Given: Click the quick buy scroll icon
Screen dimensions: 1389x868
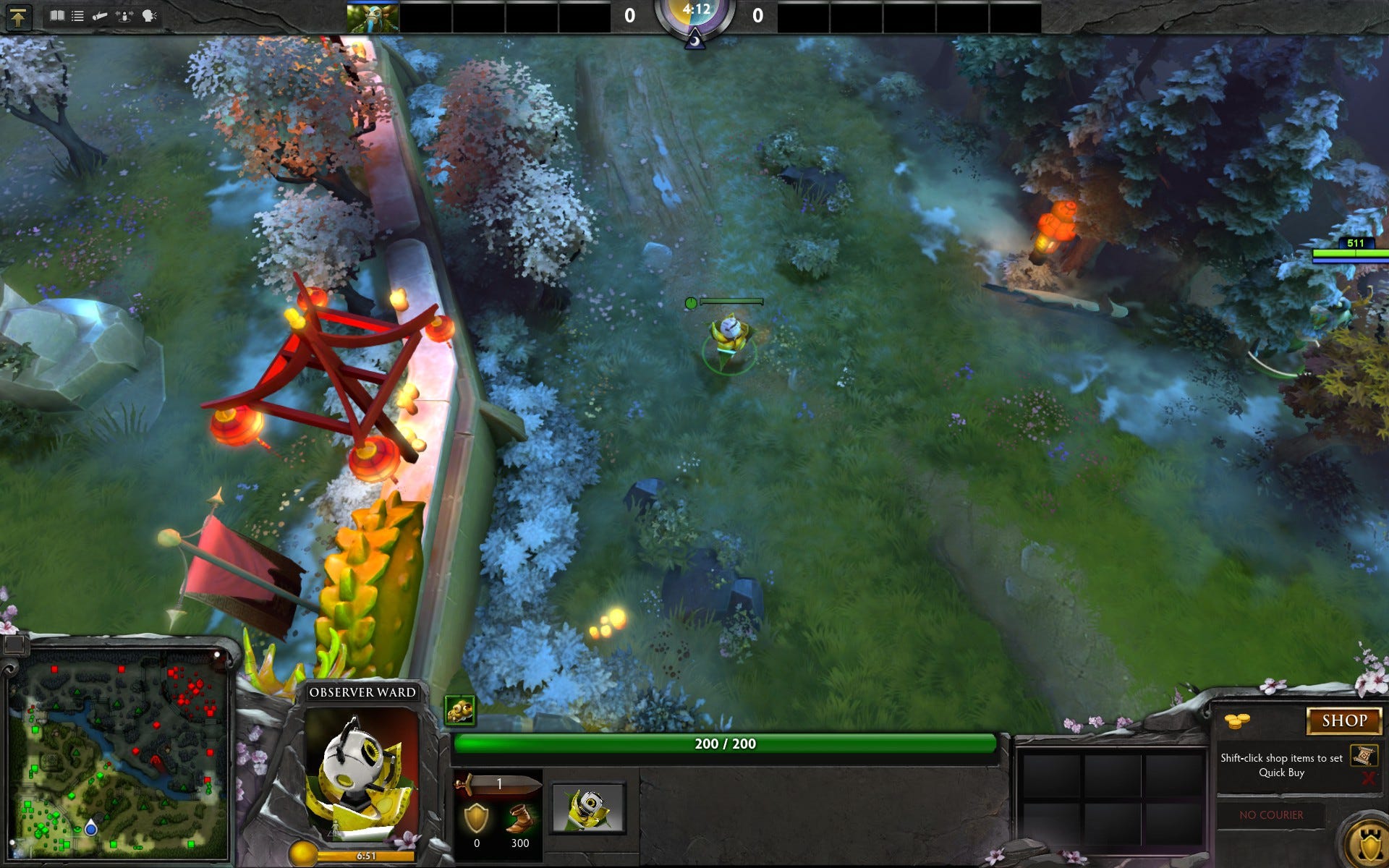Looking at the screenshot, I should (x=1363, y=756).
